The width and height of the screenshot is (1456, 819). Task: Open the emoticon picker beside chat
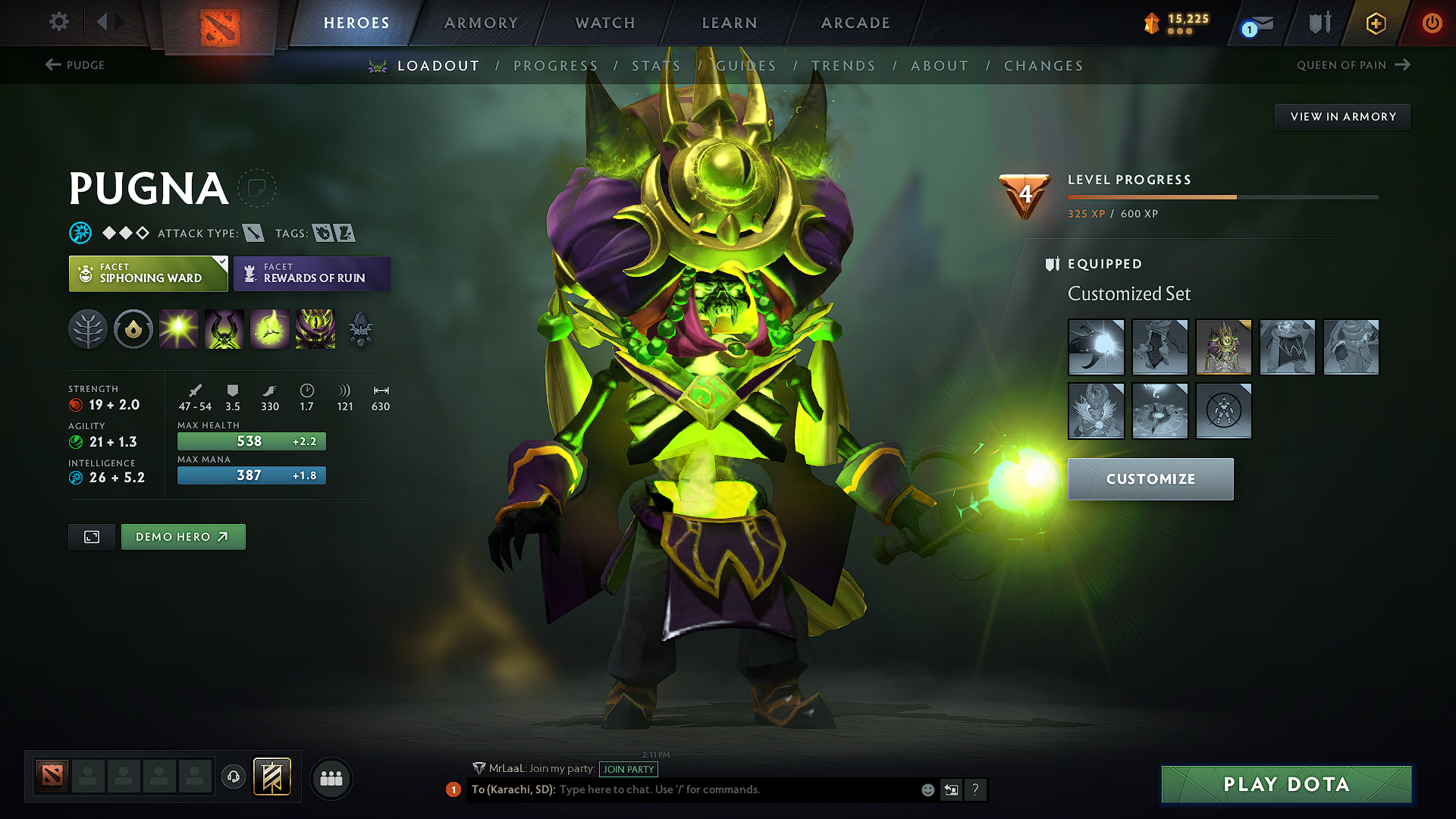pyautogui.click(x=927, y=789)
